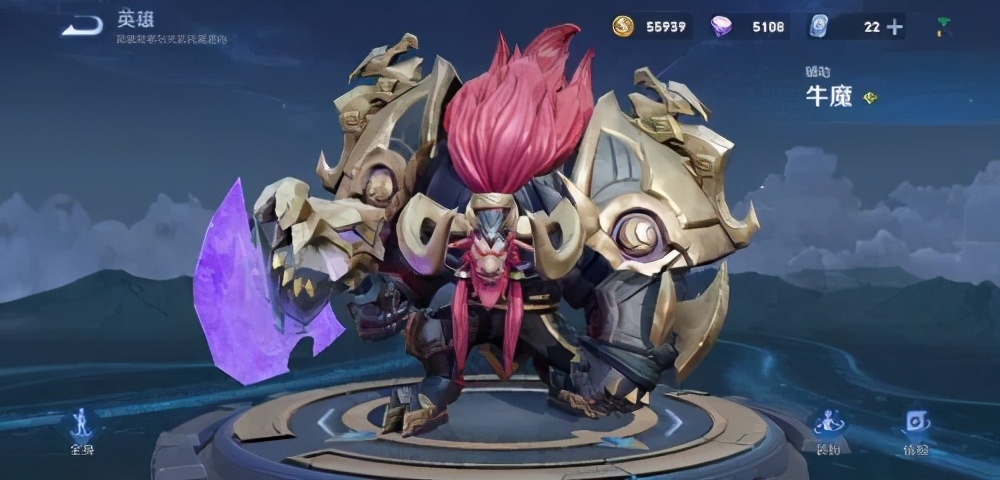Rotate to the previous hero with left arrow
Image resolution: width=1000 pixels, height=480 pixels.
click(326, 422)
